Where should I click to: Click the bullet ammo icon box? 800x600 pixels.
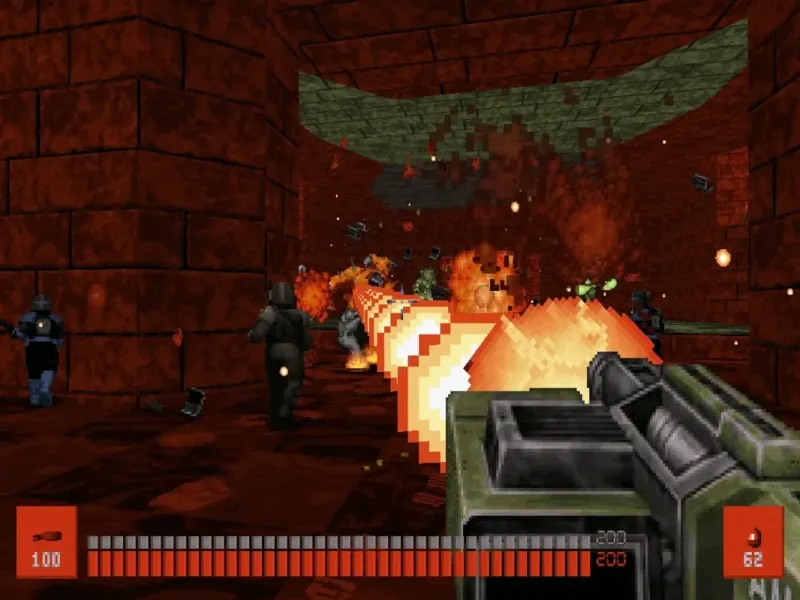(x=46, y=541)
